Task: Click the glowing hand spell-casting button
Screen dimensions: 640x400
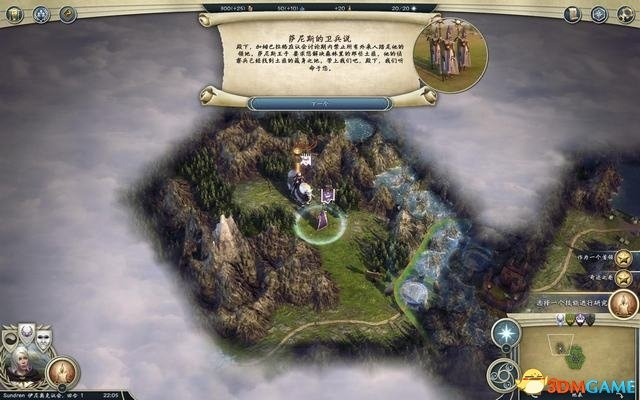Action: (62, 372)
